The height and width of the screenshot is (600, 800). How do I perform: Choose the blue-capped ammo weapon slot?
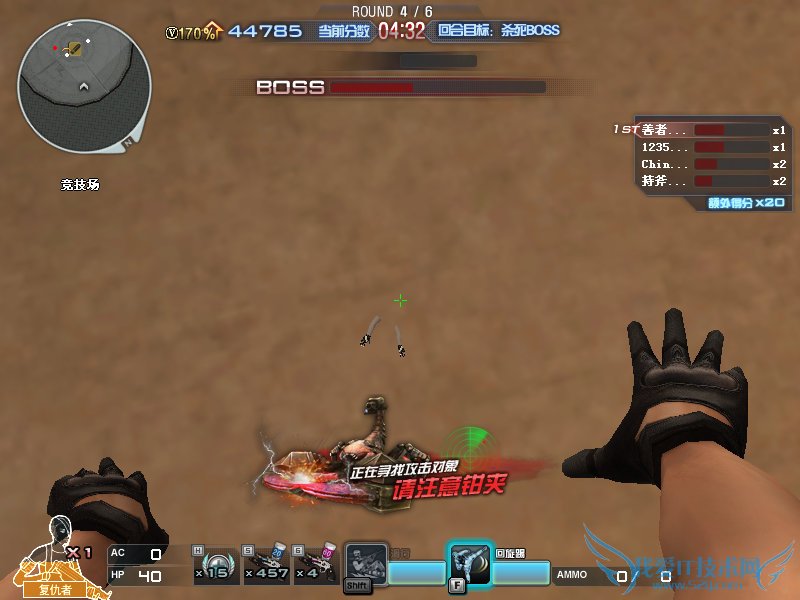click(x=268, y=565)
